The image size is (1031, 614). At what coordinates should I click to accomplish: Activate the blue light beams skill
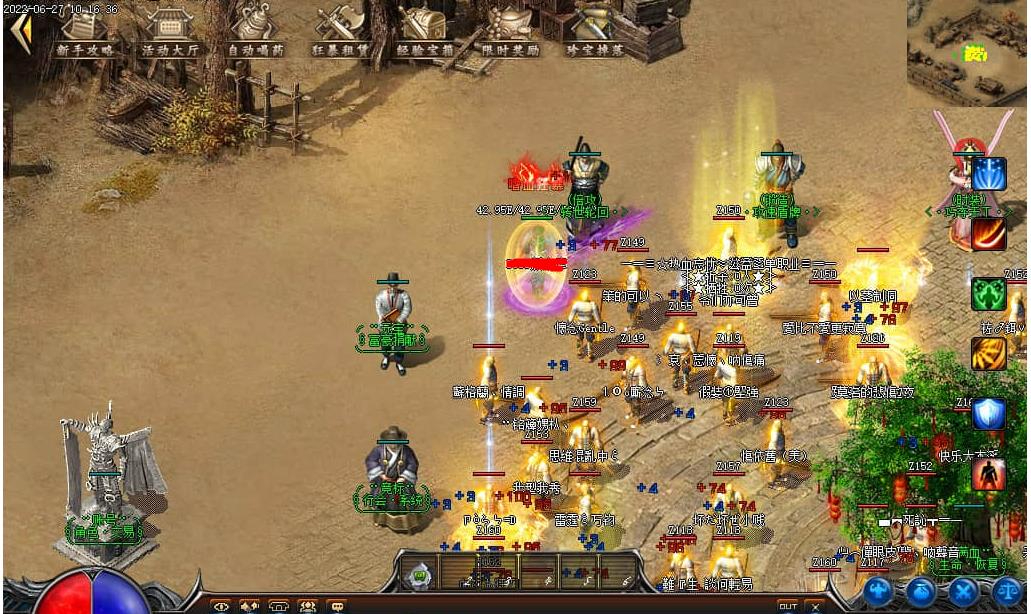[989, 174]
